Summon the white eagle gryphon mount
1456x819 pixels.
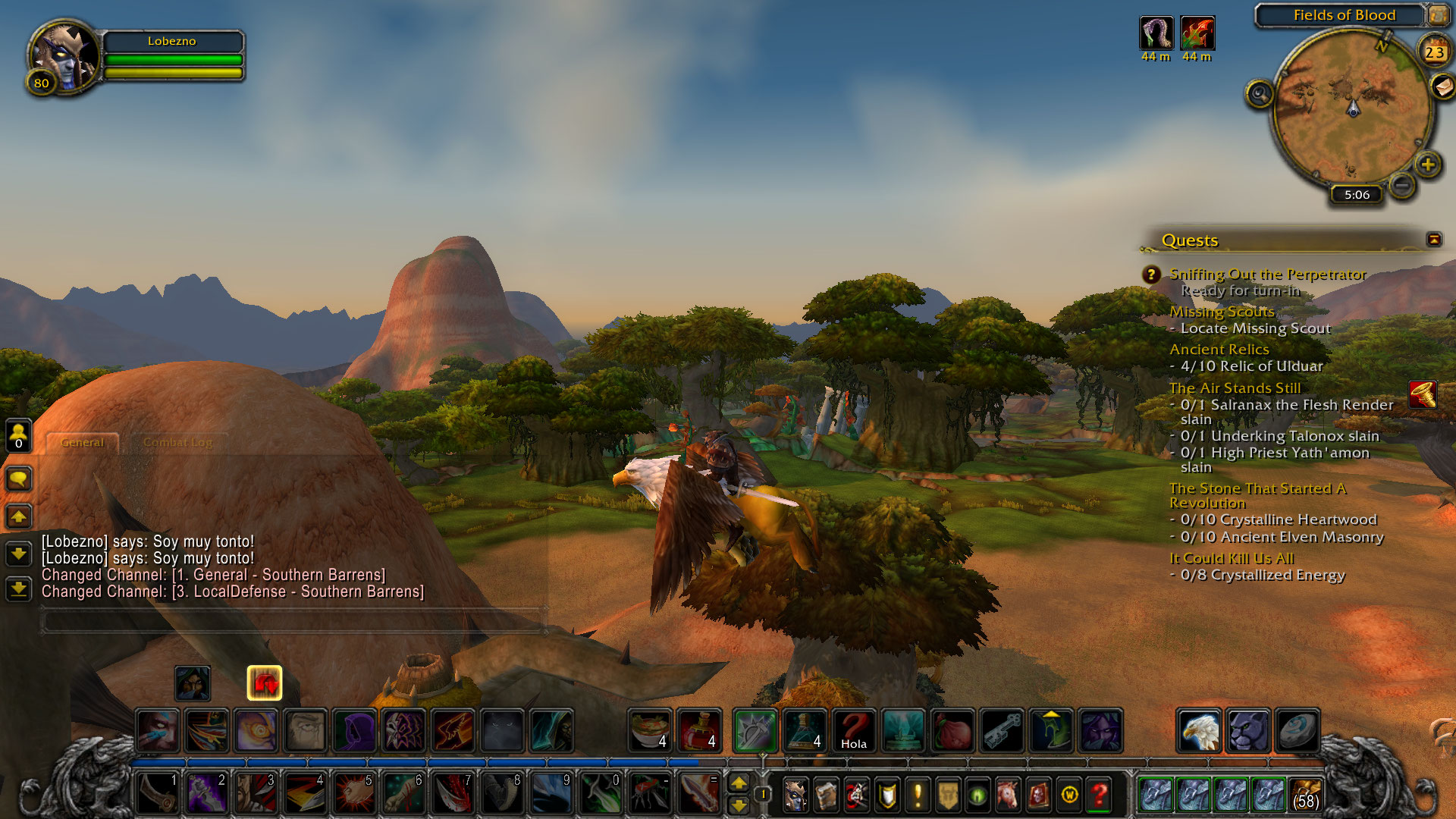coord(1199,731)
